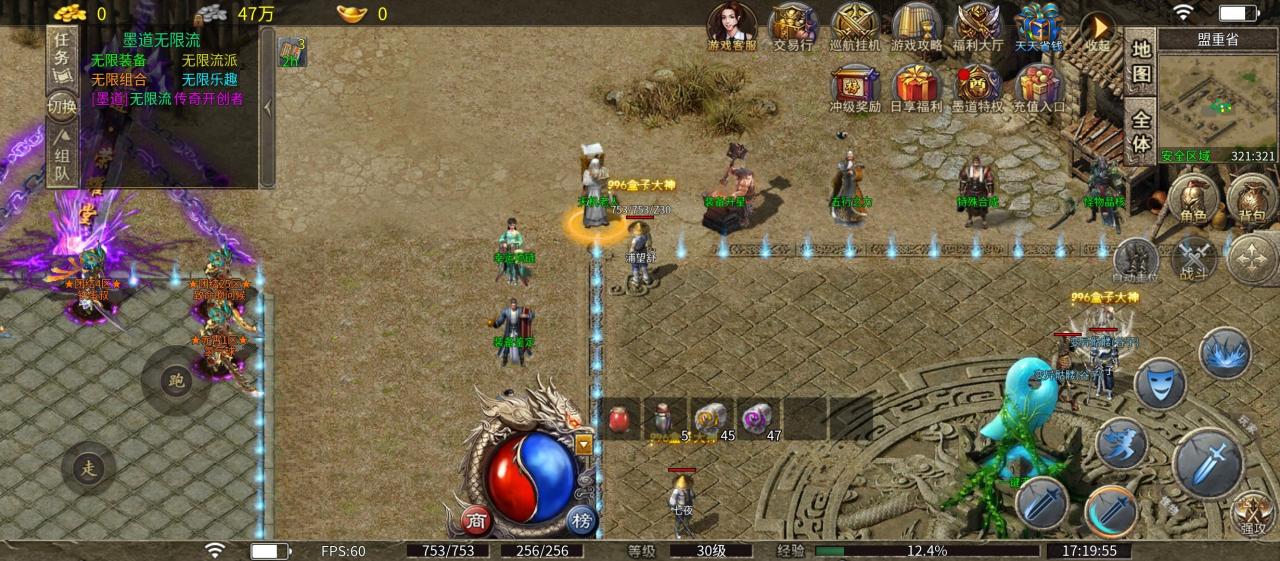
Task: Toggle the 跑 run movement button
Action: (x=177, y=381)
